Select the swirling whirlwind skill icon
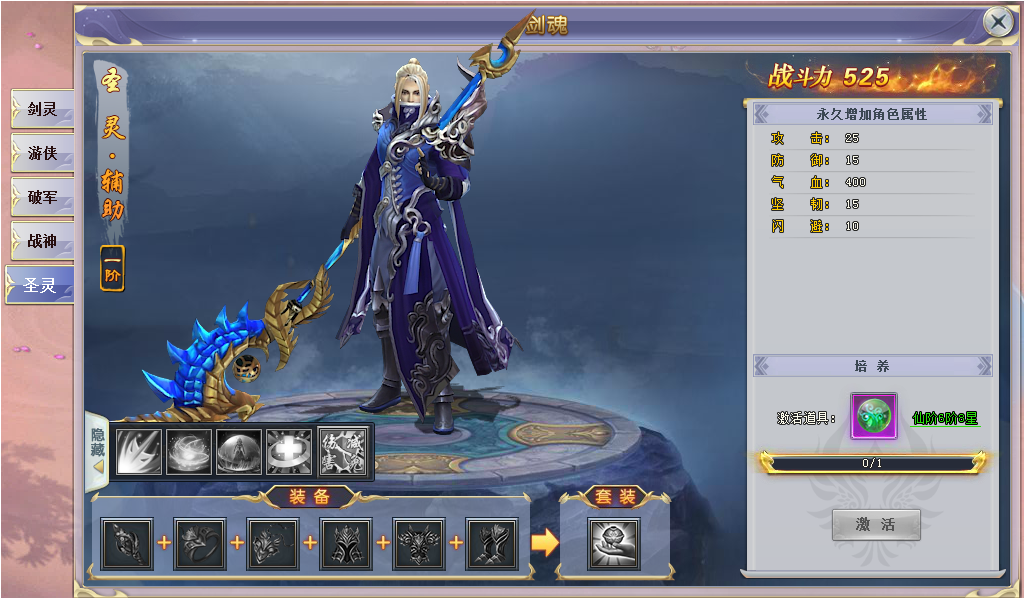This screenshot has width=1025, height=599. pos(189,451)
